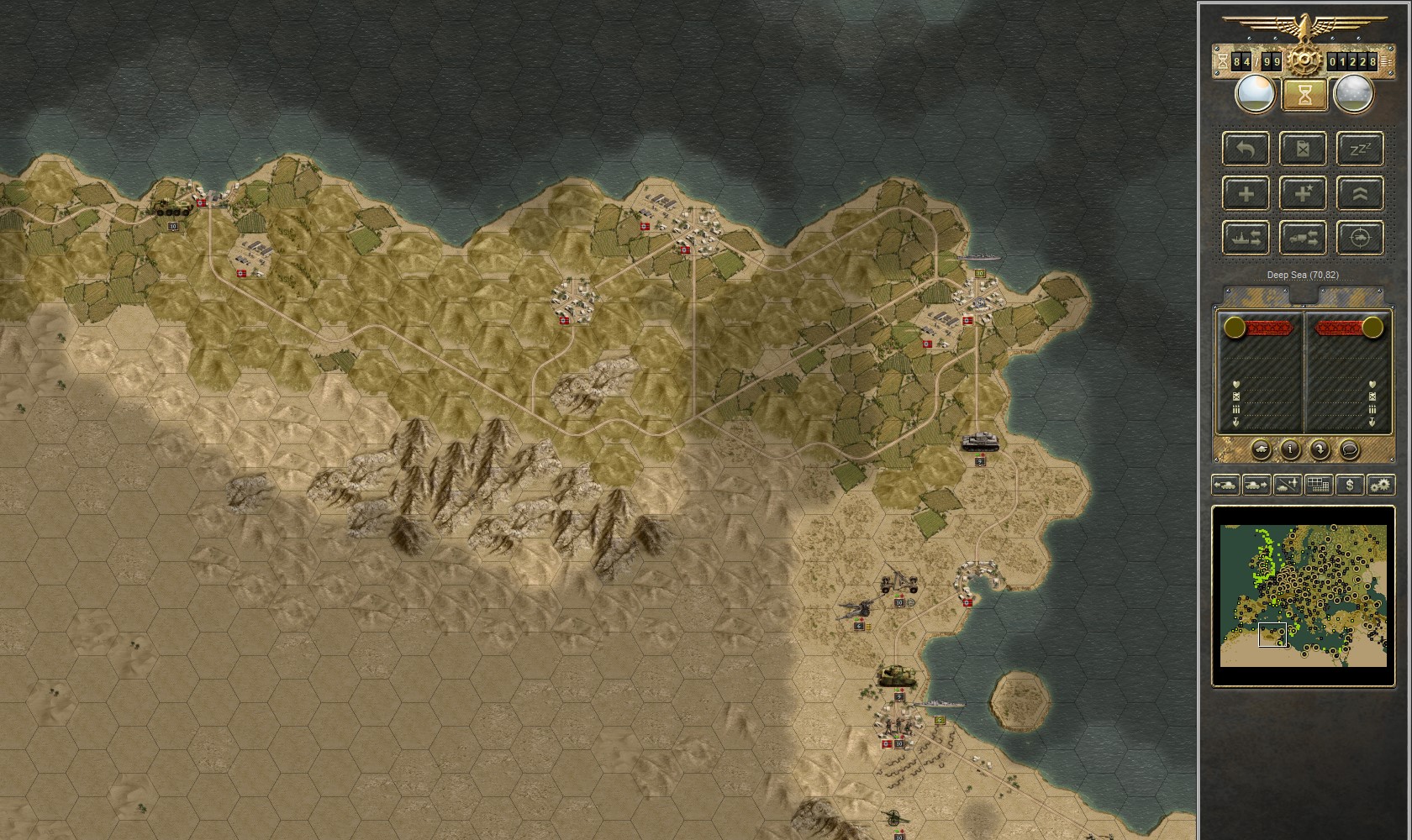End the current turn with hourglass button
This screenshot has height=840, width=1412.
[1304, 94]
